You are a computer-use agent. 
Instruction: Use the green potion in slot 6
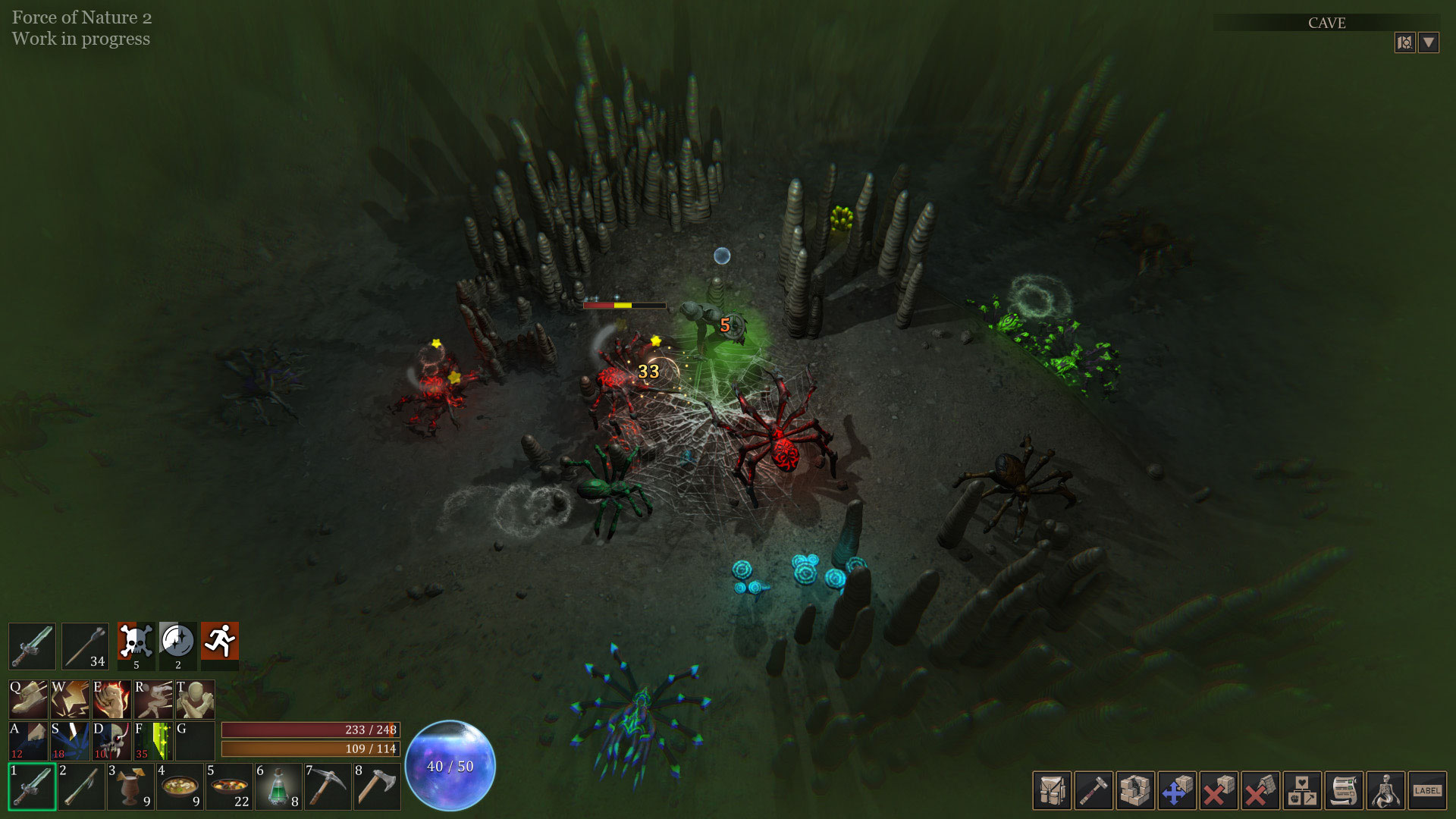pyautogui.click(x=279, y=787)
